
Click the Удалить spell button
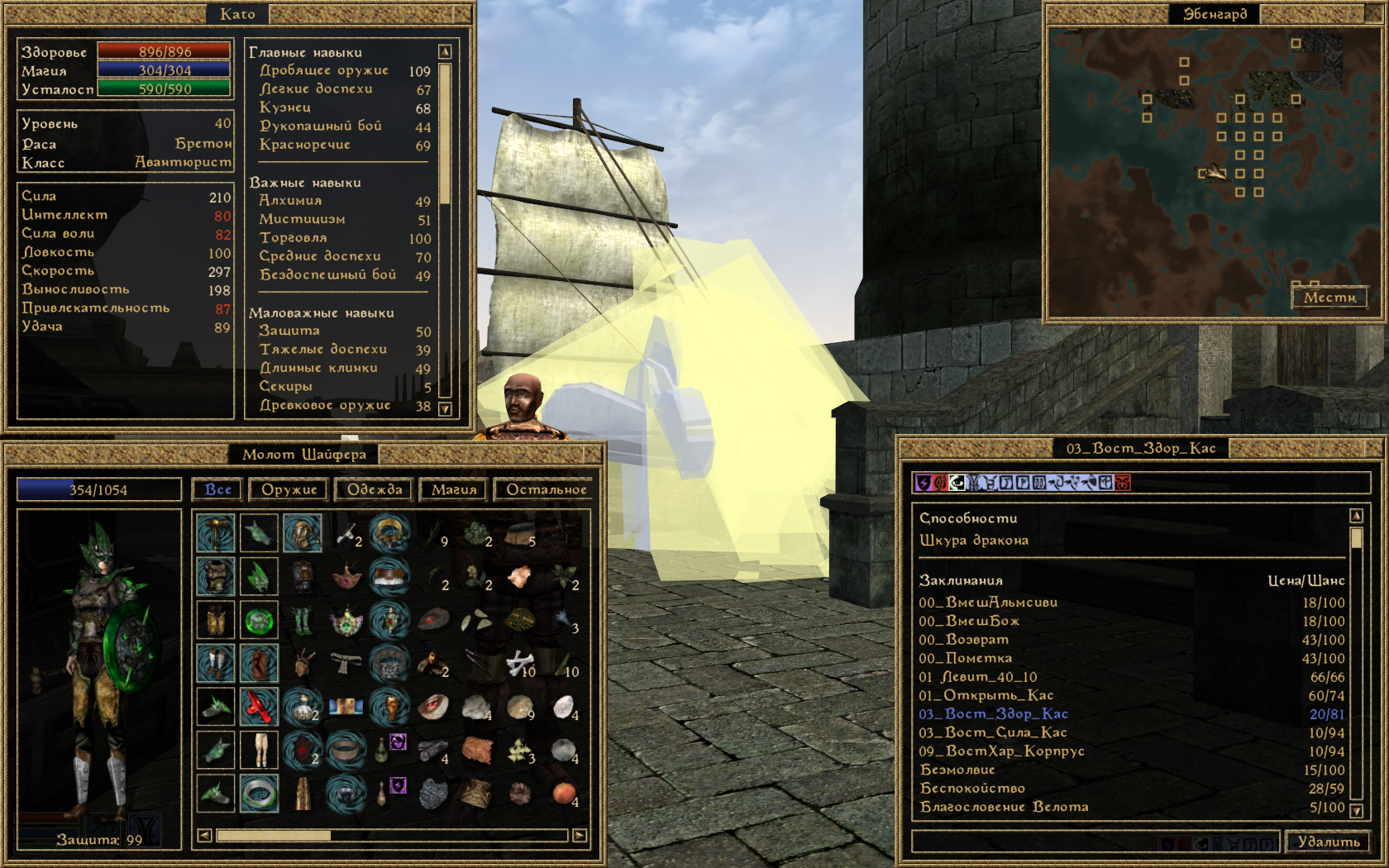click(x=1328, y=842)
